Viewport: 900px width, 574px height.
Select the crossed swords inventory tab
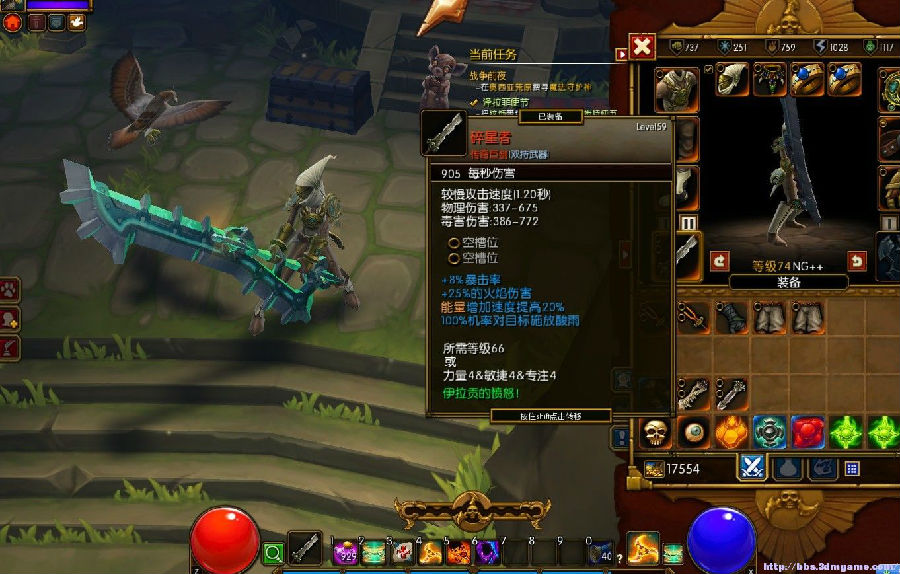click(752, 467)
